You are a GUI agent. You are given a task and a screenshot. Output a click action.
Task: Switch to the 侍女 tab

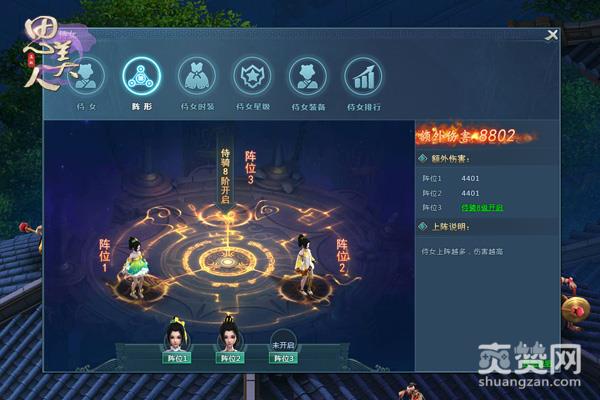pyautogui.click(x=85, y=75)
